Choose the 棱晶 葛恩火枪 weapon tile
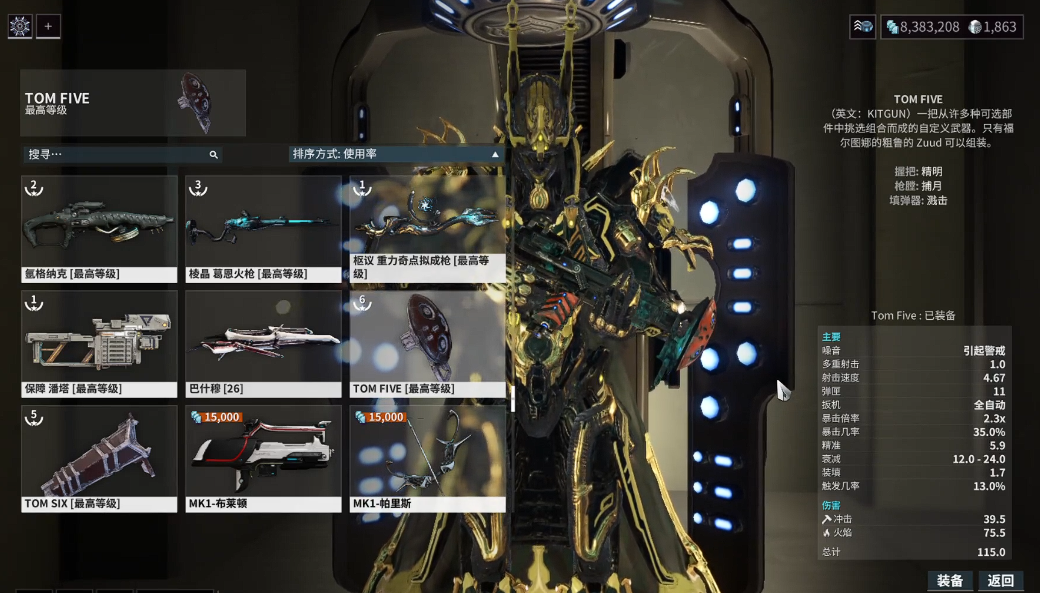The width and height of the screenshot is (1040, 593). pyautogui.click(x=263, y=229)
